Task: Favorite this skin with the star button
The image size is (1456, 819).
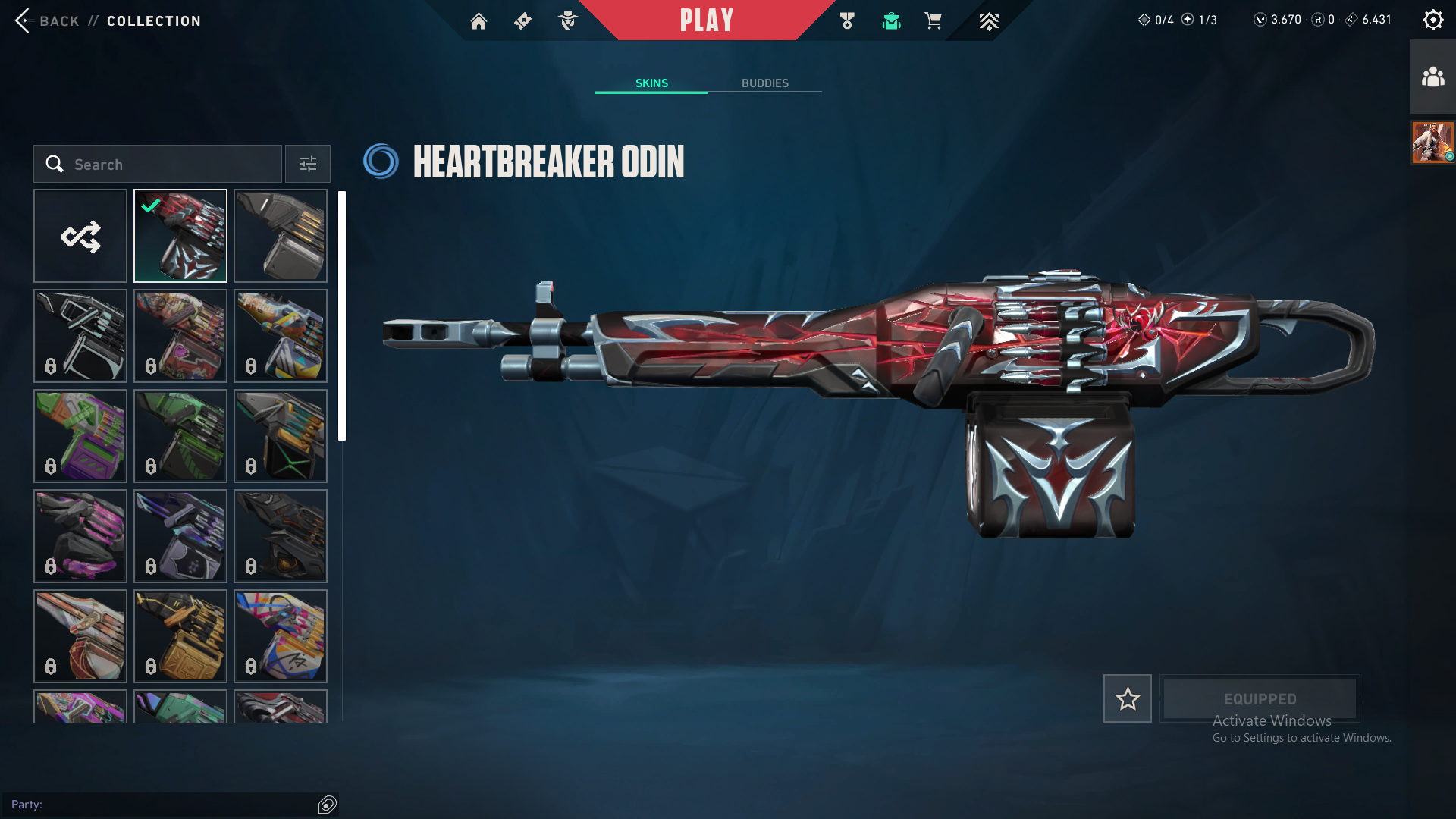Action: [1127, 698]
